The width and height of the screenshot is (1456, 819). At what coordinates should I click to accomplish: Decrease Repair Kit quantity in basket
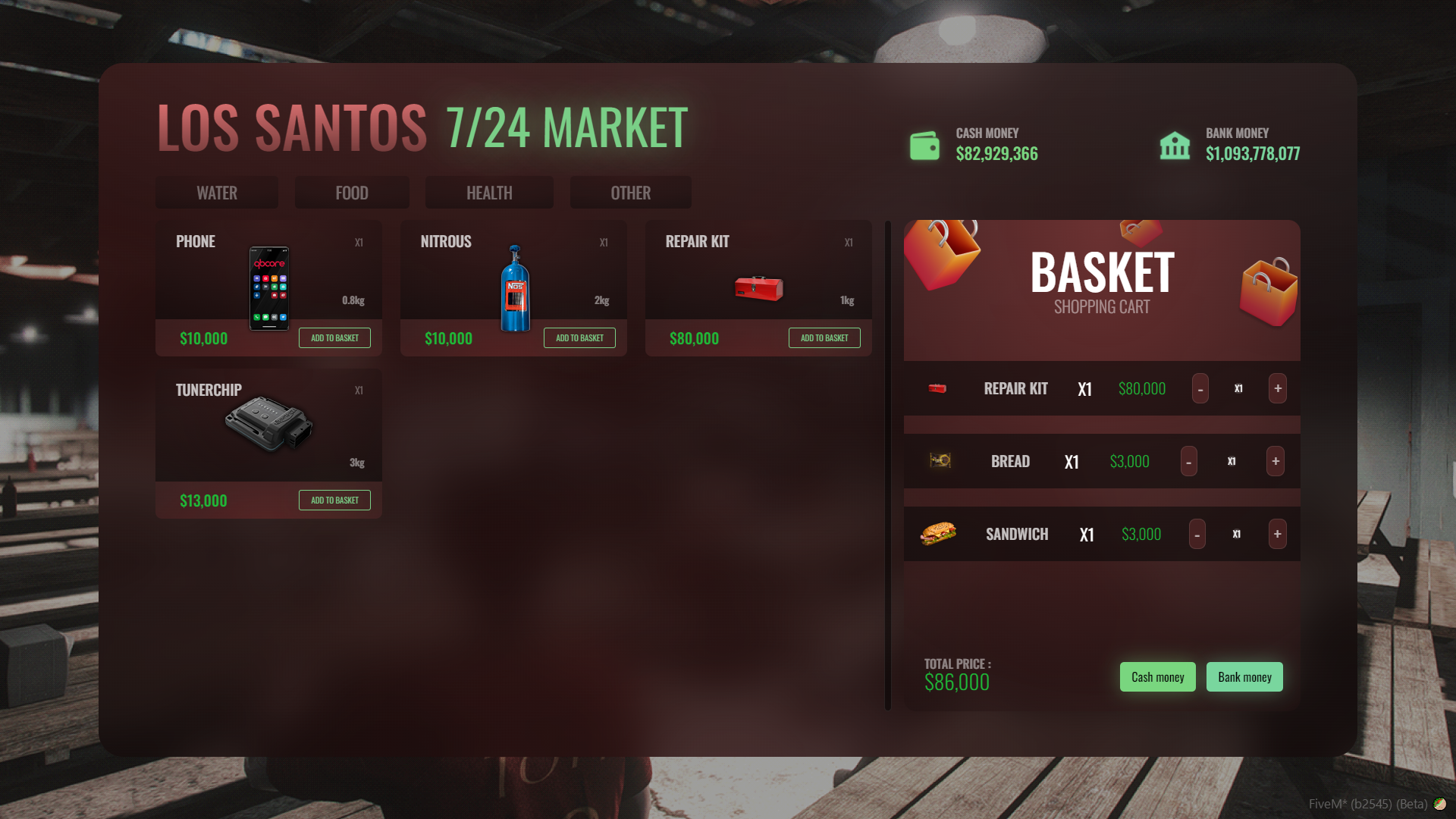[x=1200, y=389]
